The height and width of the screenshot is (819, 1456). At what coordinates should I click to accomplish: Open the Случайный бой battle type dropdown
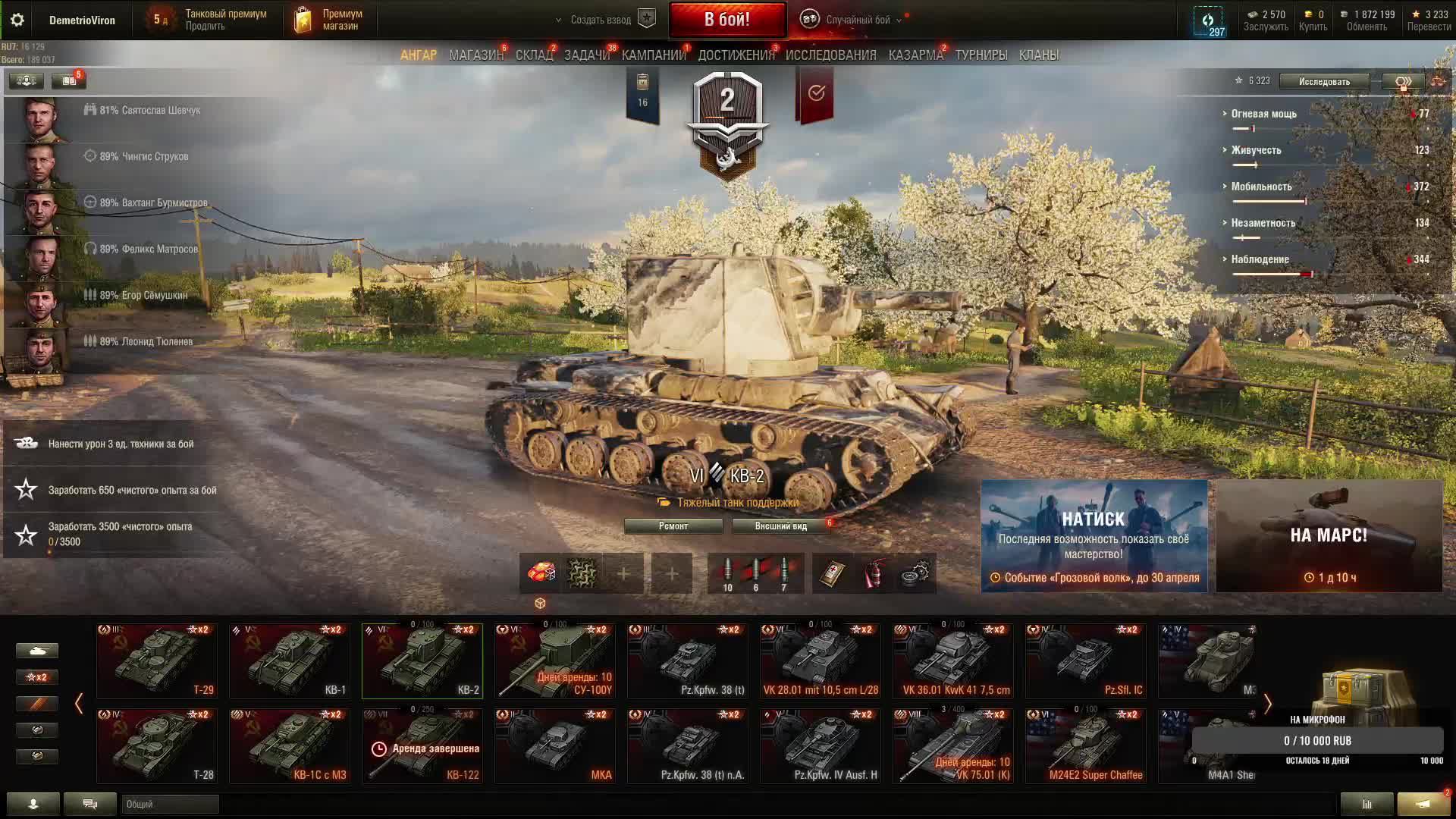pyautogui.click(x=857, y=20)
